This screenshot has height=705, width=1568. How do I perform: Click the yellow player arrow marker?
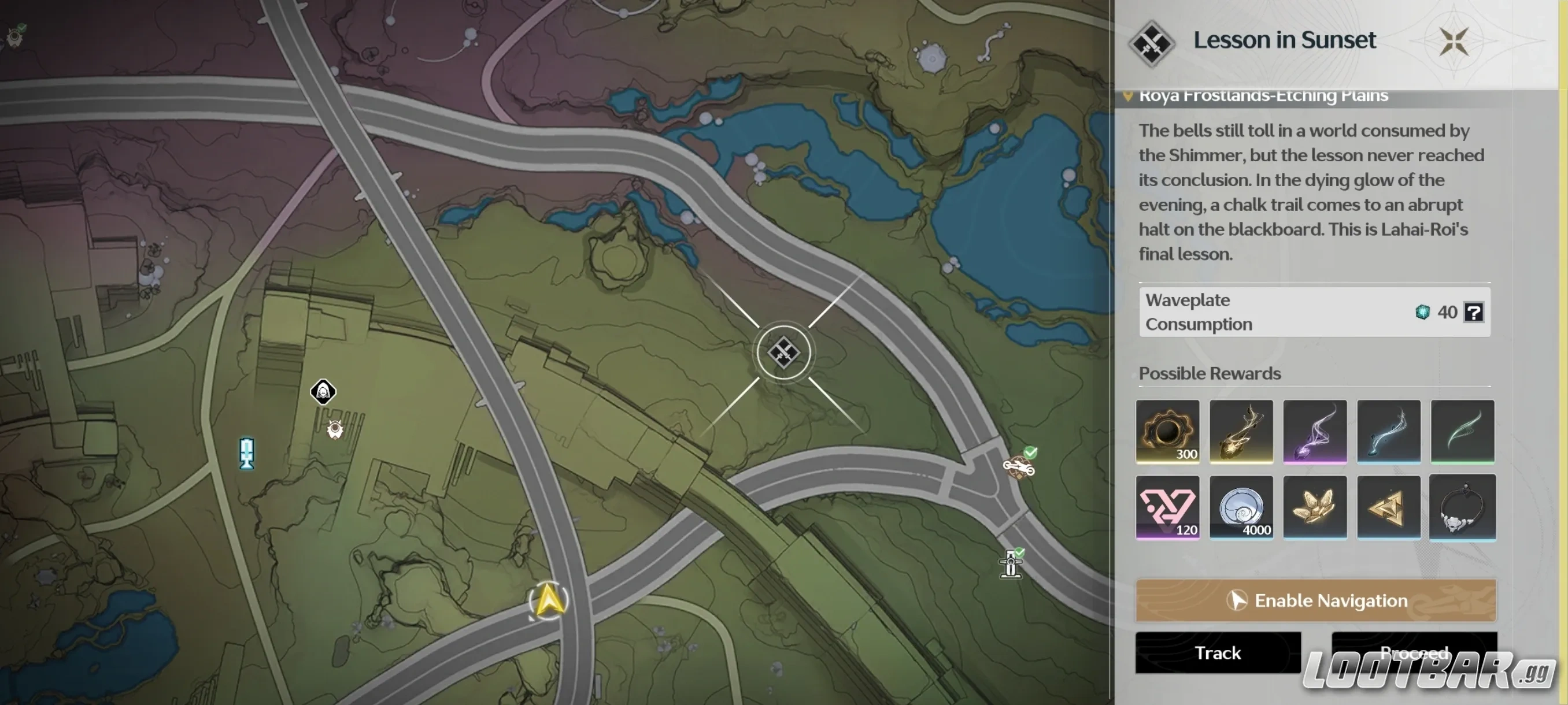click(x=549, y=600)
